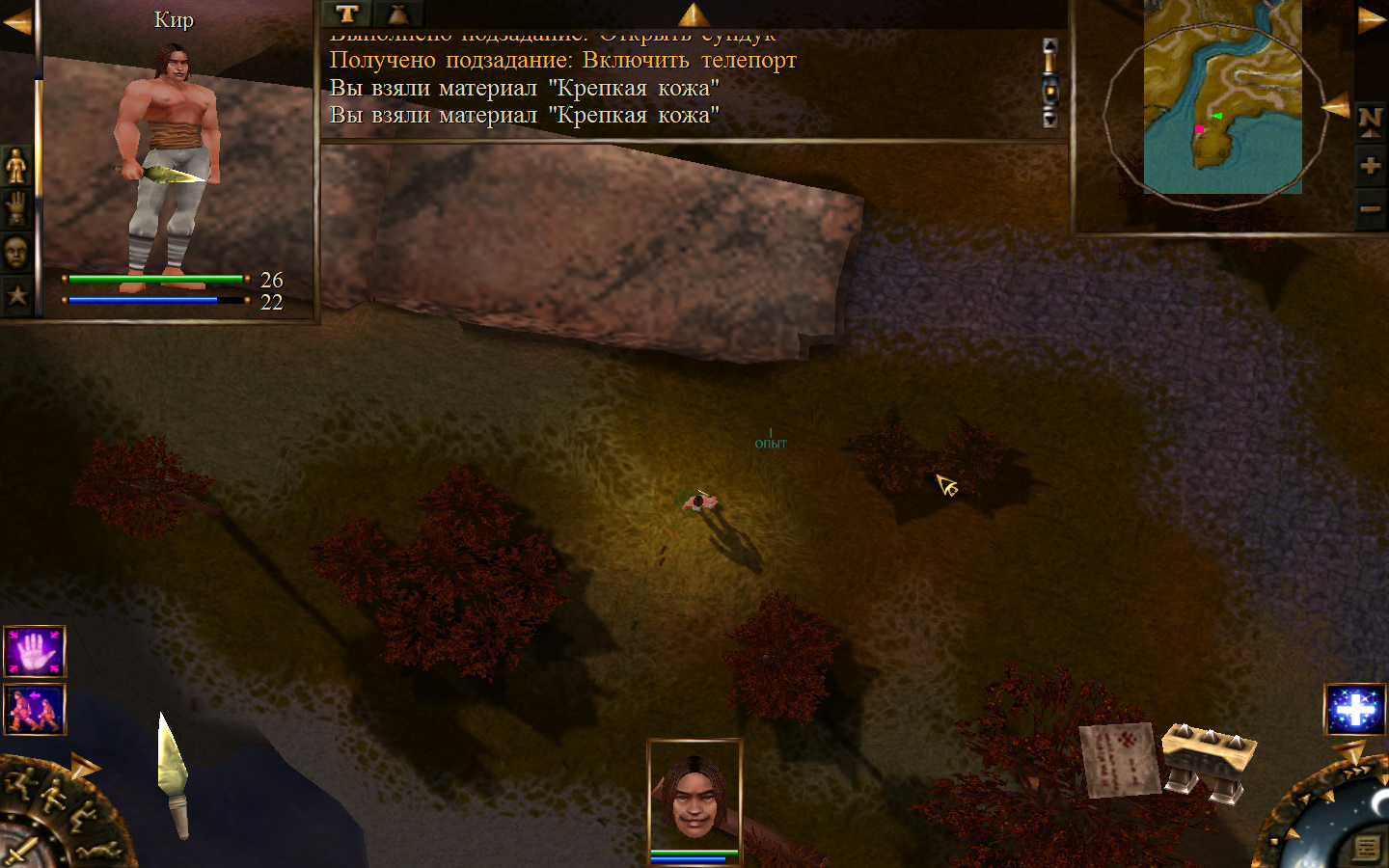Open the character figure tab beside Kir's portrait
Viewport: 1389px width, 868px height.
[x=16, y=167]
